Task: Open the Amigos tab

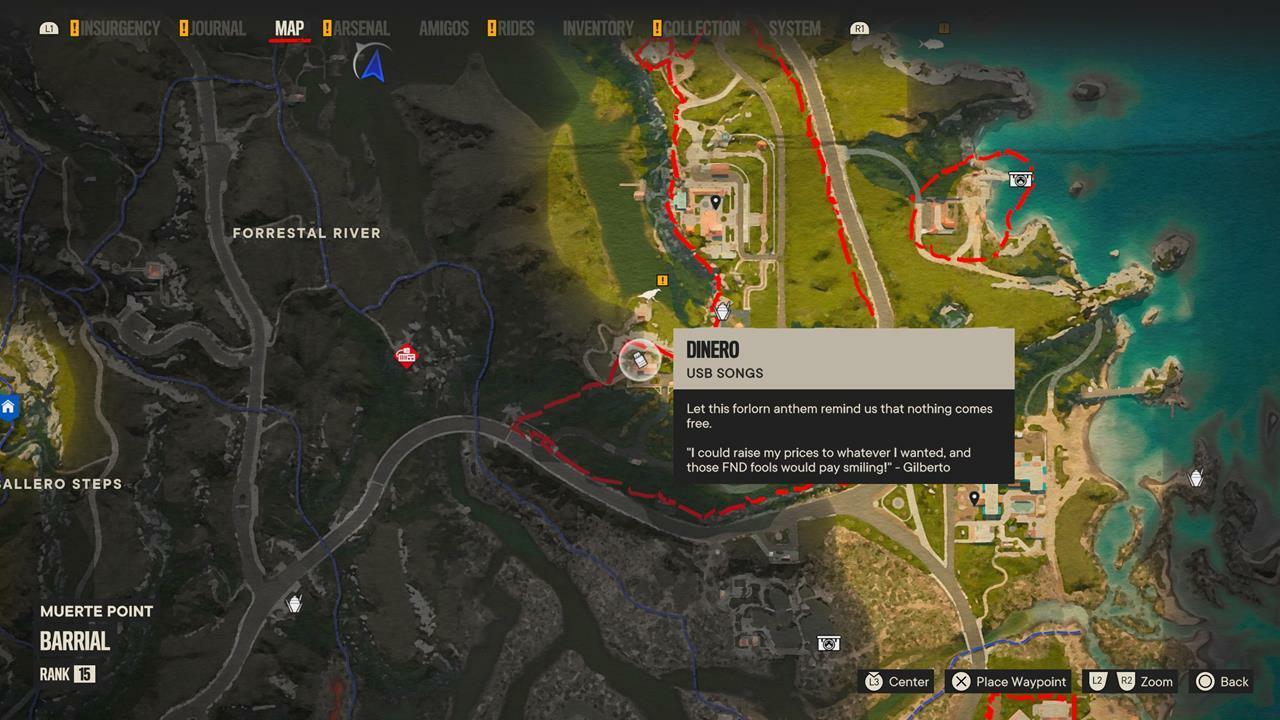Action: pyautogui.click(x=443, y=29)
